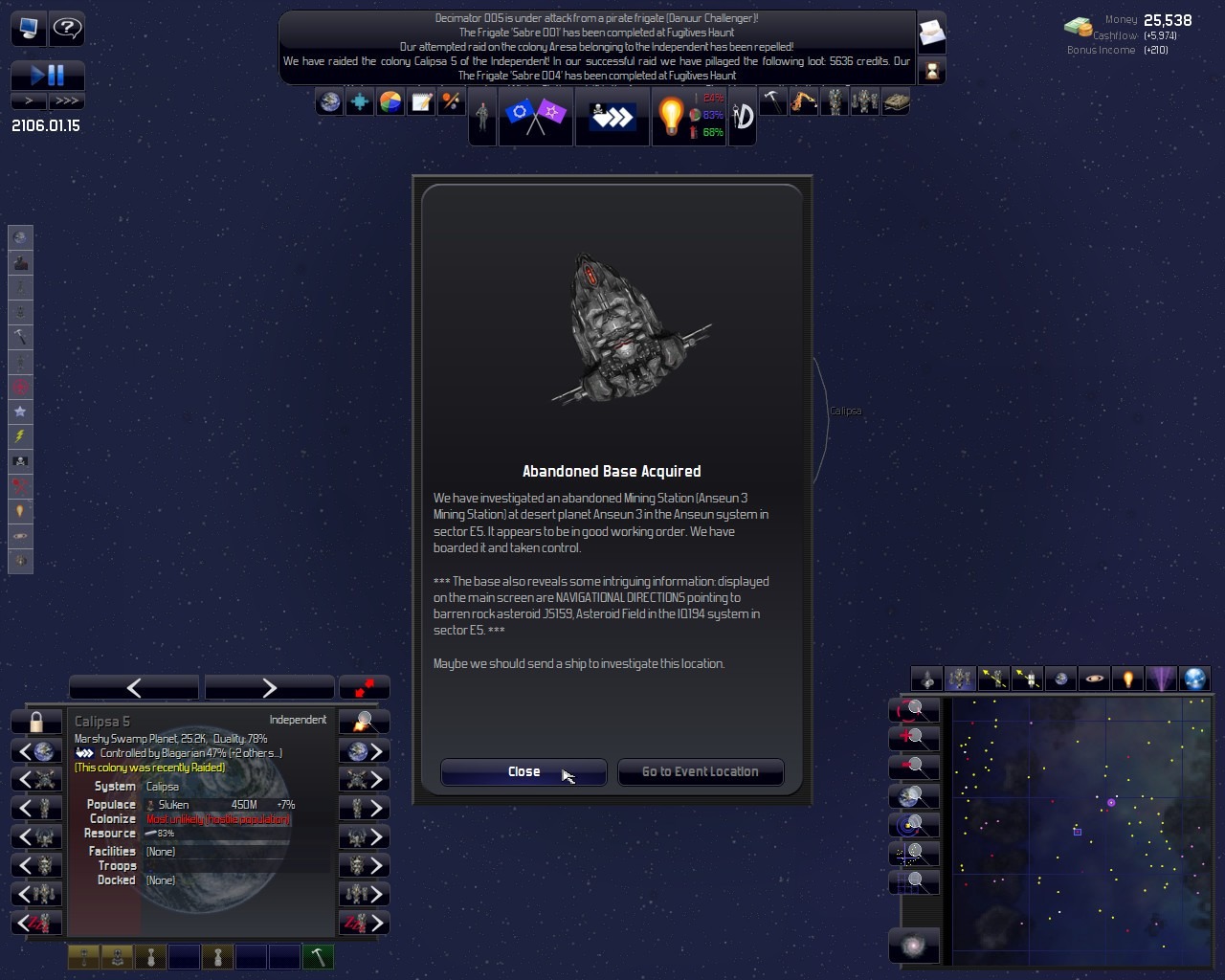Open the question mark help button
This screenshot has height=980, width=1225.
[x=66, y=29]
